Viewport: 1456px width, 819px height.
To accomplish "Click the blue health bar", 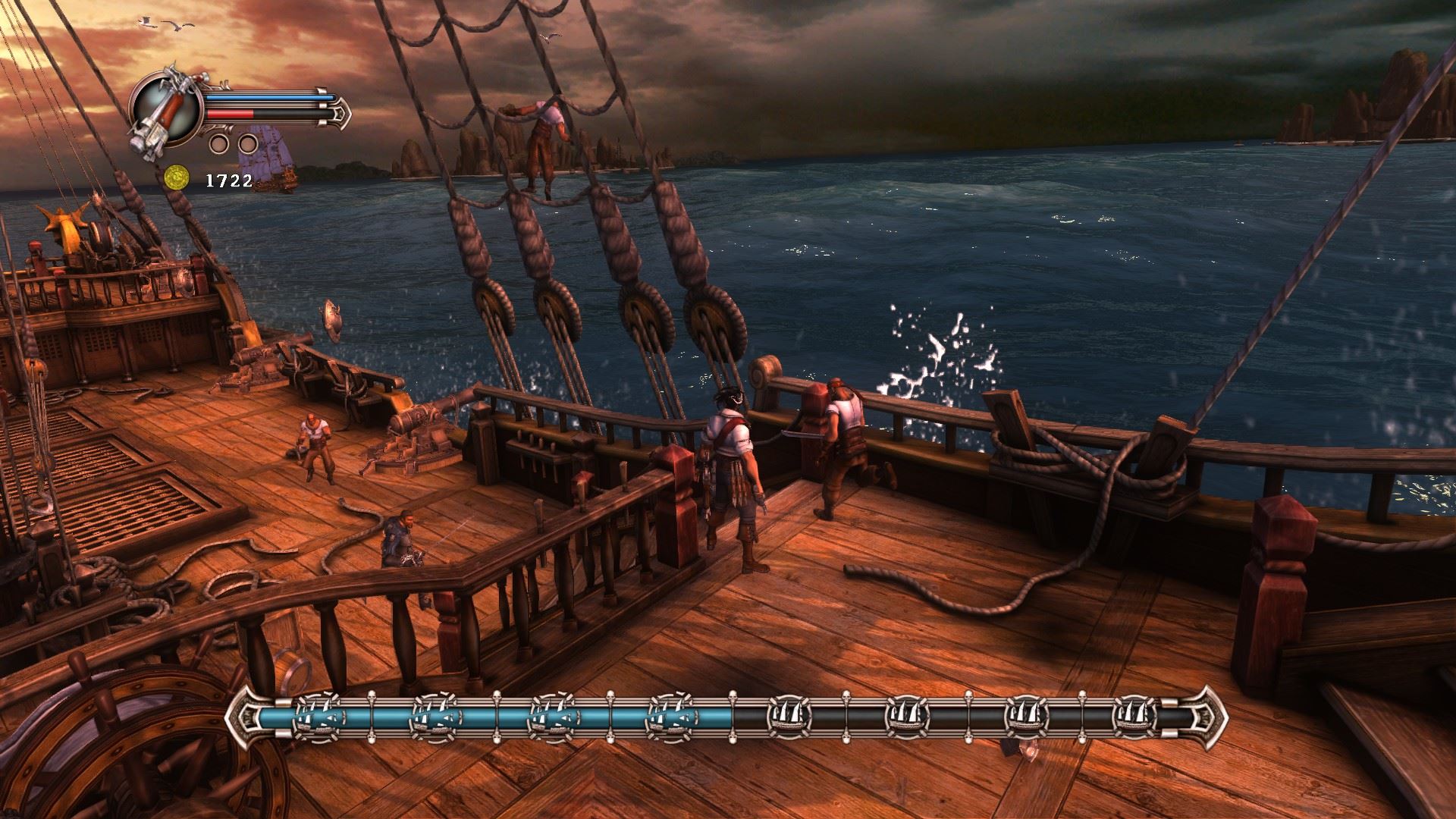I will click(x=265, y=97).
